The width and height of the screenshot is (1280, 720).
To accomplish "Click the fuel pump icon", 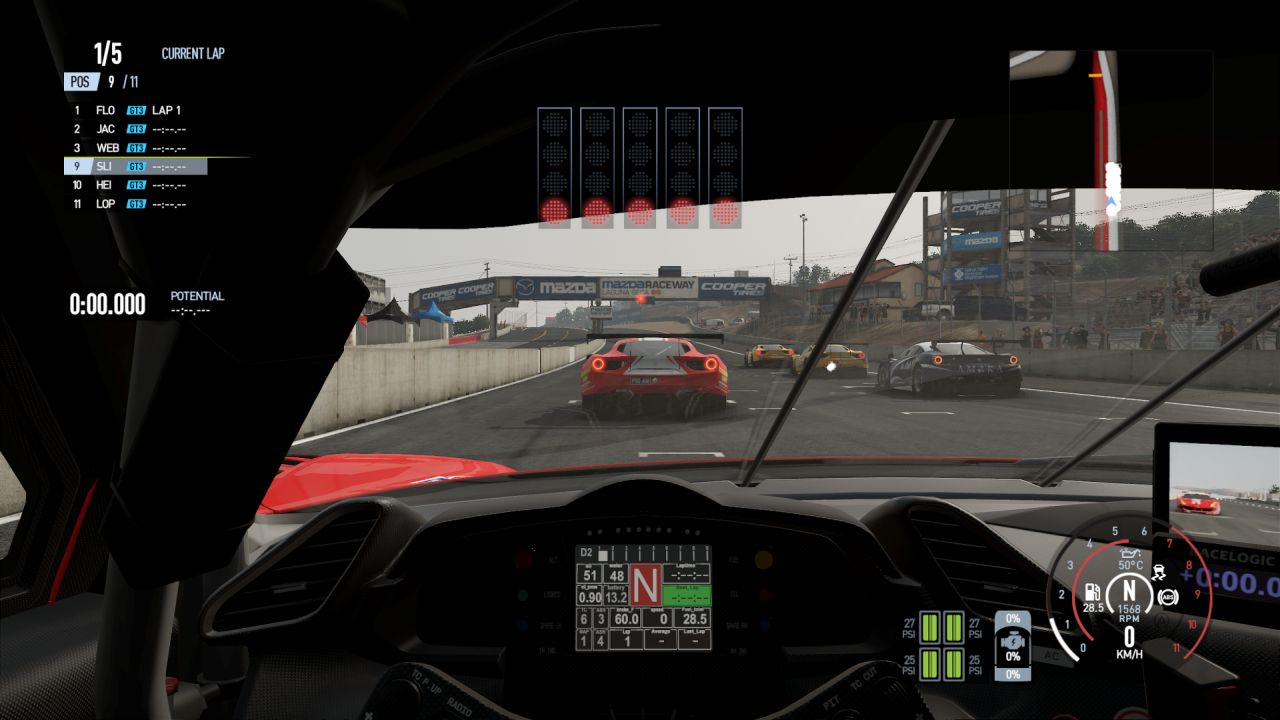I will click(x=1092, y=591).
